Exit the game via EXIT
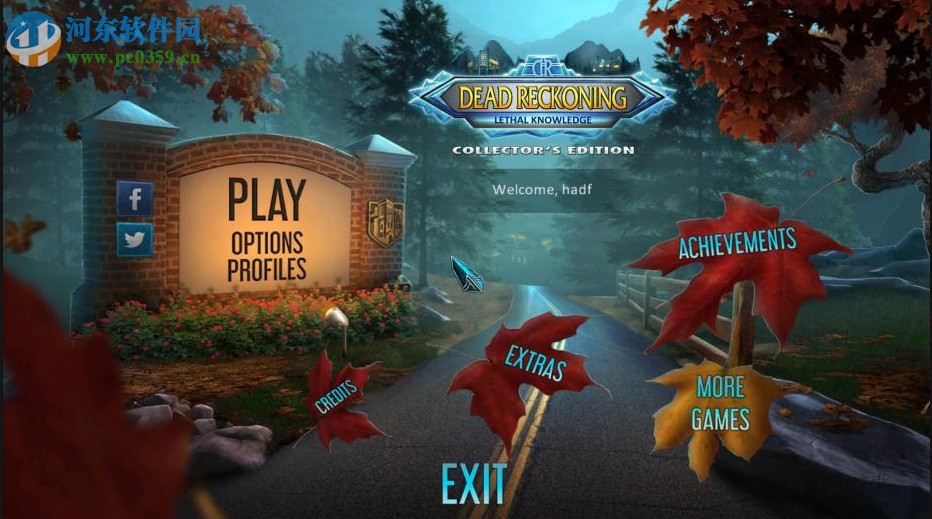Image resolution: width=932 pixels, height=519 pixels. [474, 485]
